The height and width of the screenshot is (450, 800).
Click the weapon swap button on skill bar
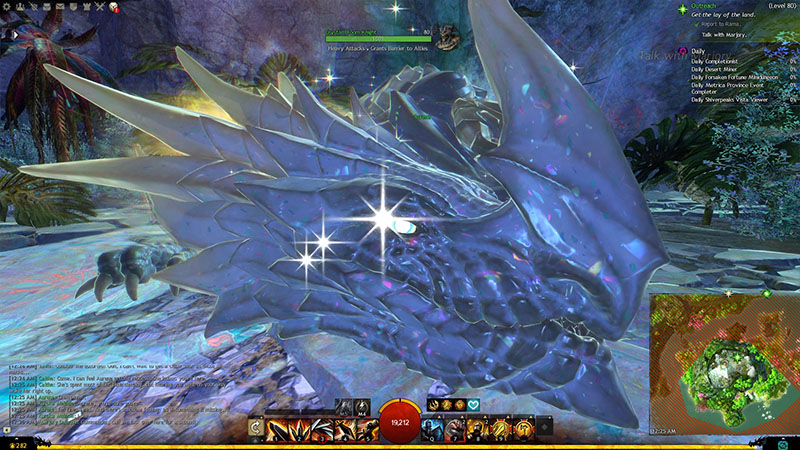[257, 429]
